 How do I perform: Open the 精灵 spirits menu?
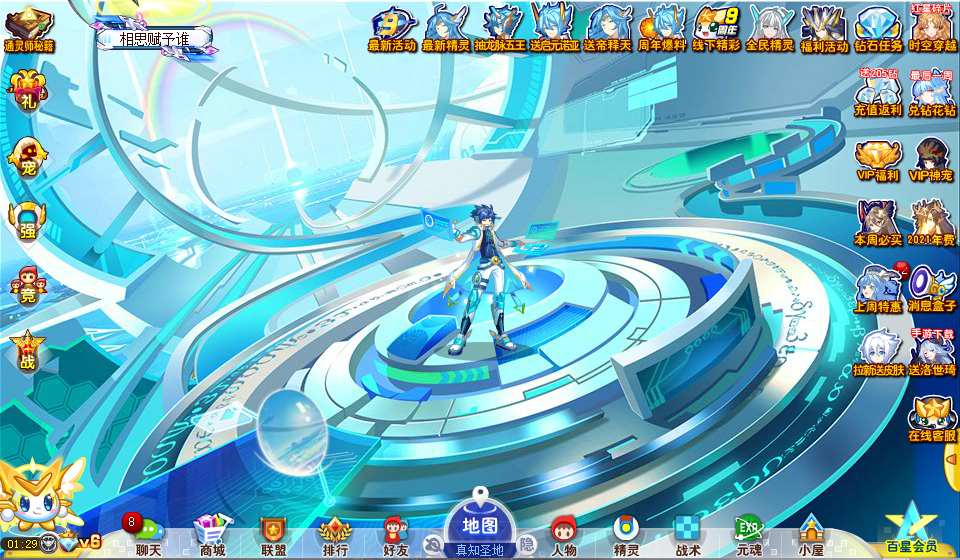click(626, 535)
